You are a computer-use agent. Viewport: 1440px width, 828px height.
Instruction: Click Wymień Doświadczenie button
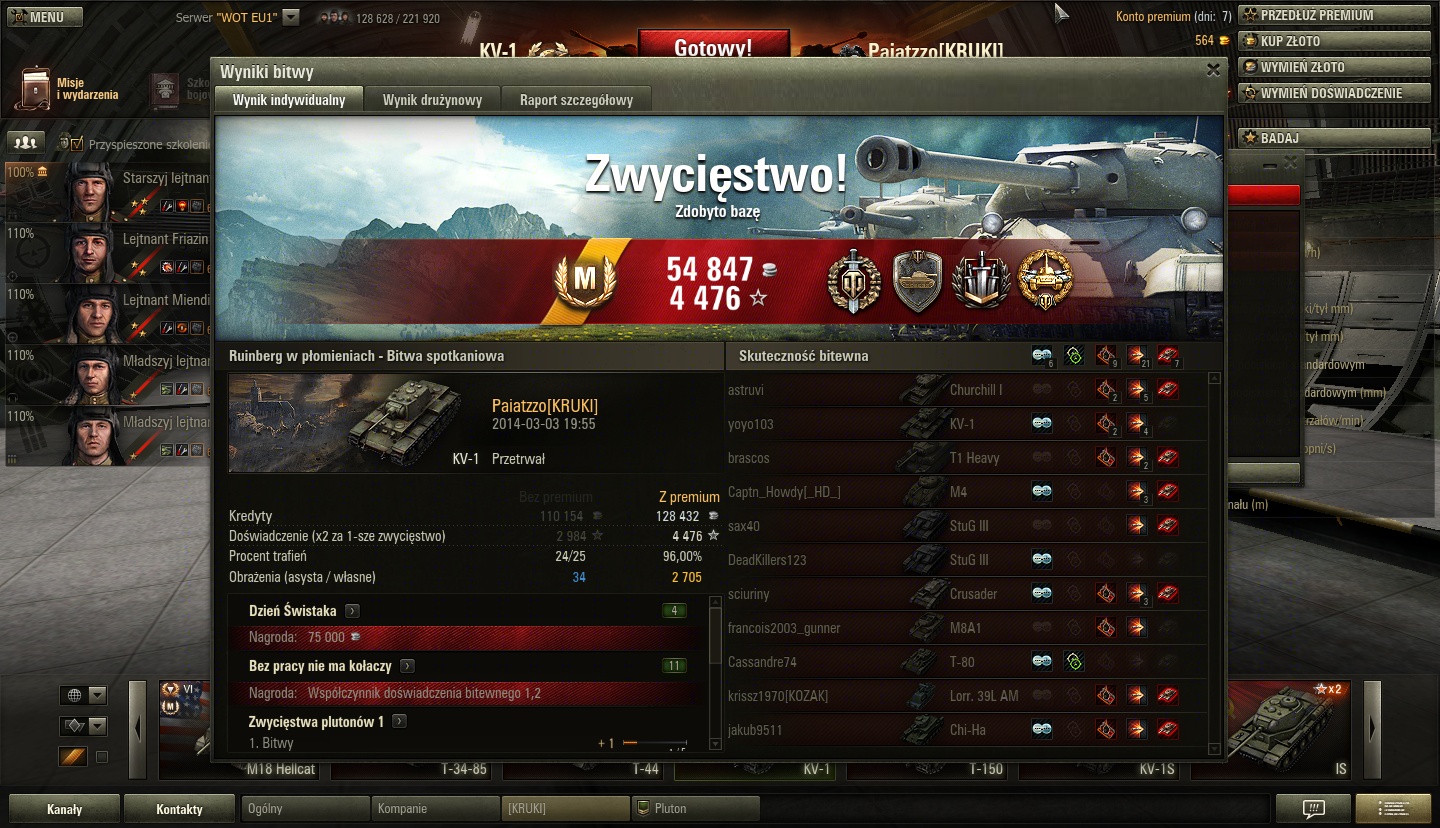[x=1334, y=93]
